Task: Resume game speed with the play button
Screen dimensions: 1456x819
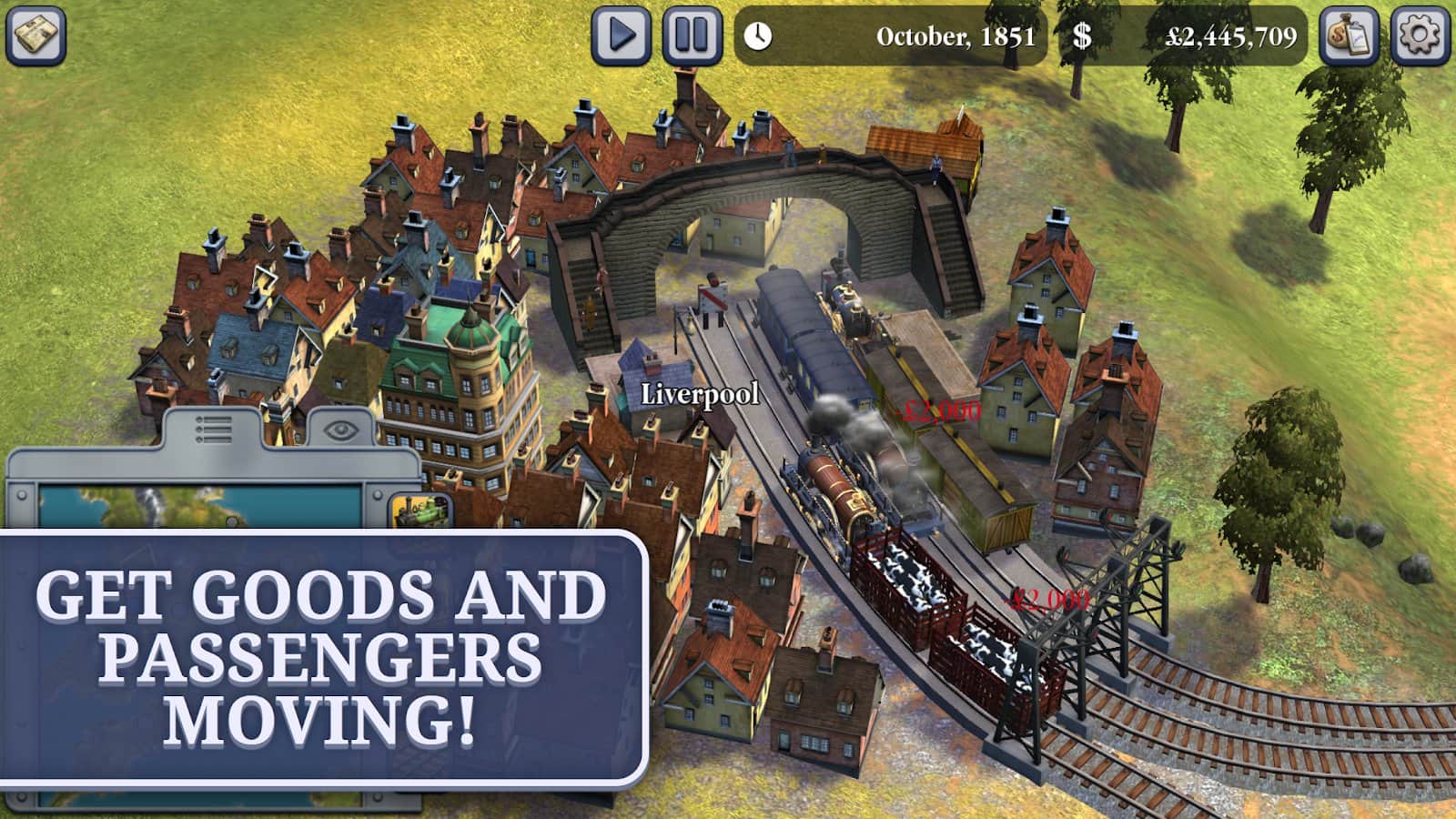Action: pyautogui.click(x=622, y=36)
